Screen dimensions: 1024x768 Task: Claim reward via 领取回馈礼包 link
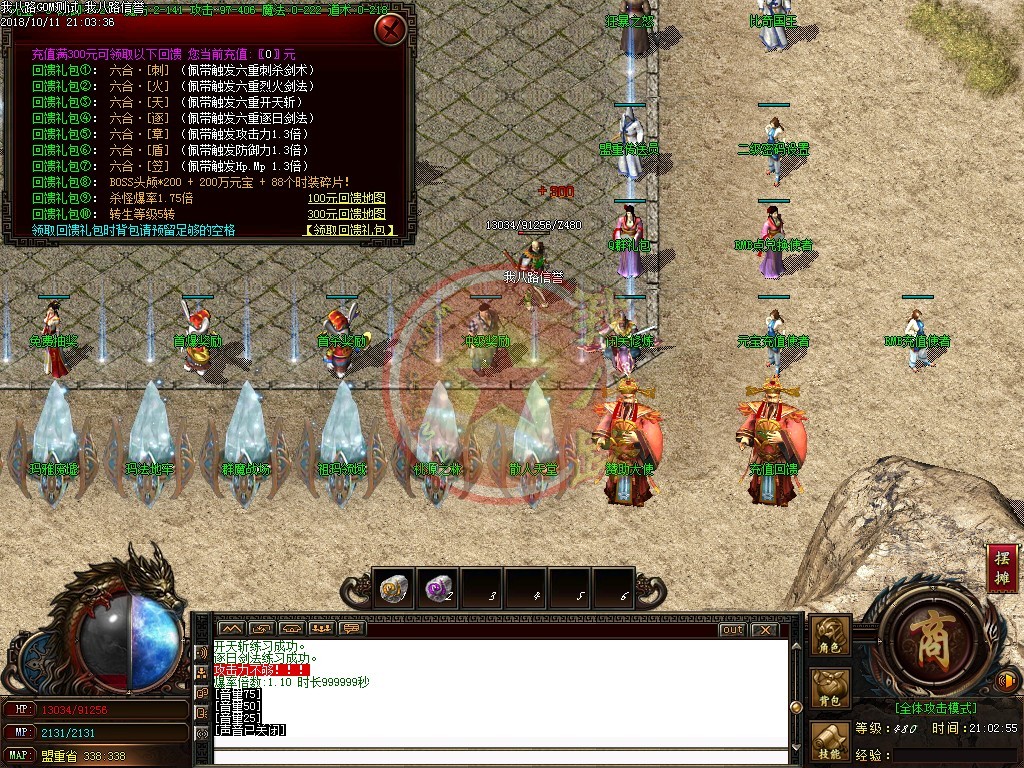click(349, 230)
